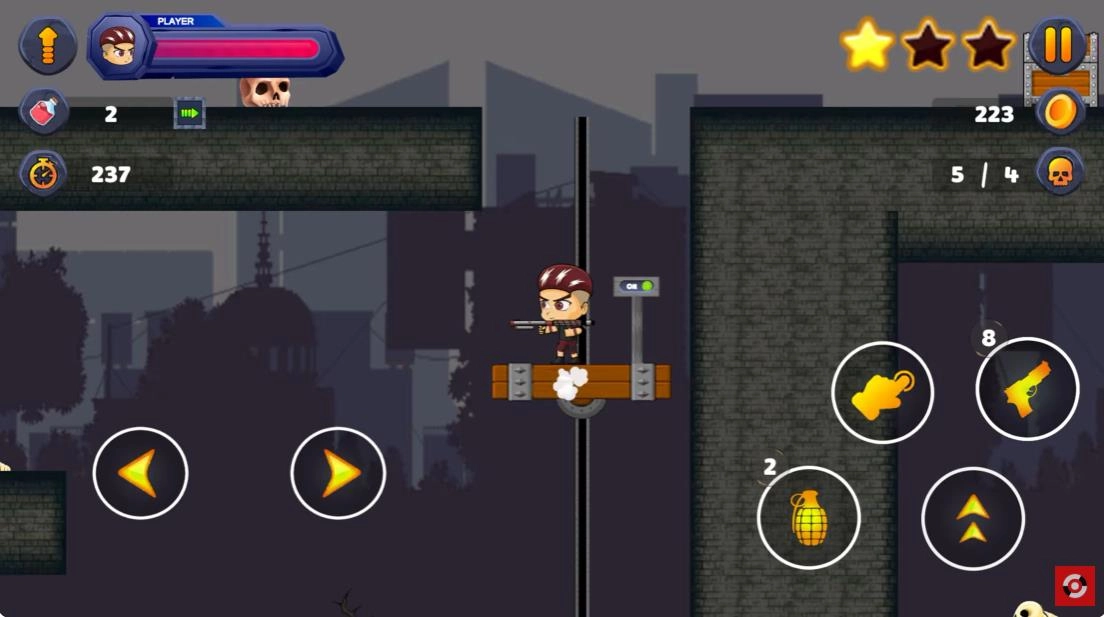1104x617 pixels.
Task: Click the player portrait avatar
Action: pos(118,46)
